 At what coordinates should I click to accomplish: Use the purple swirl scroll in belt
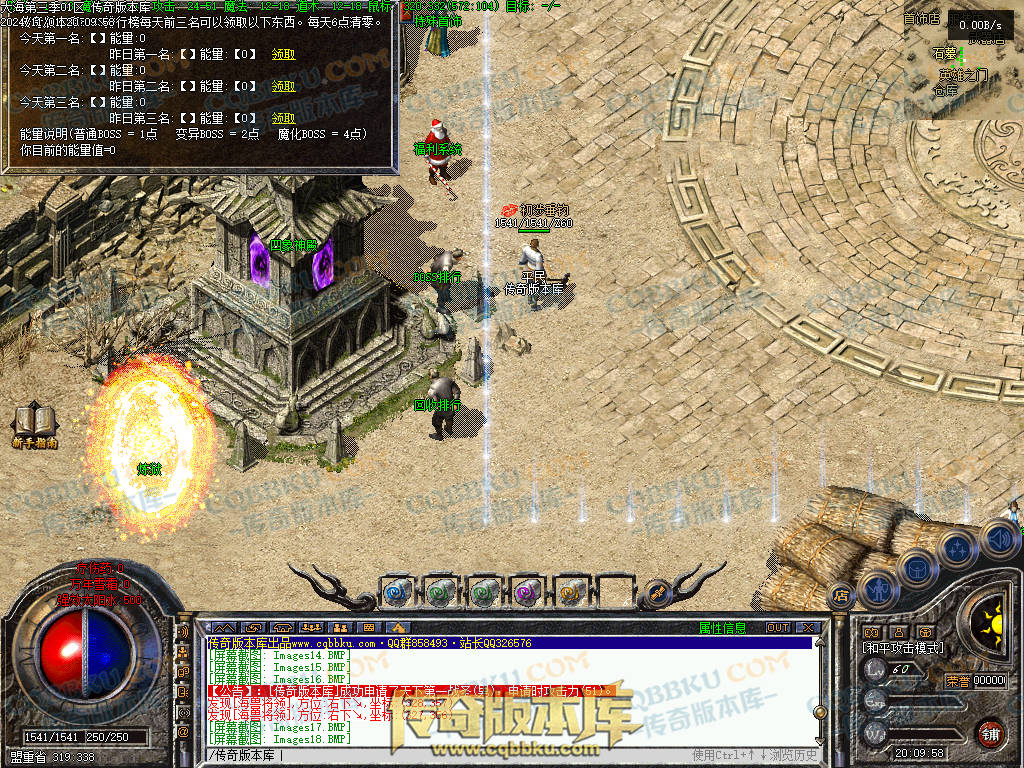[x=525, y=592]
